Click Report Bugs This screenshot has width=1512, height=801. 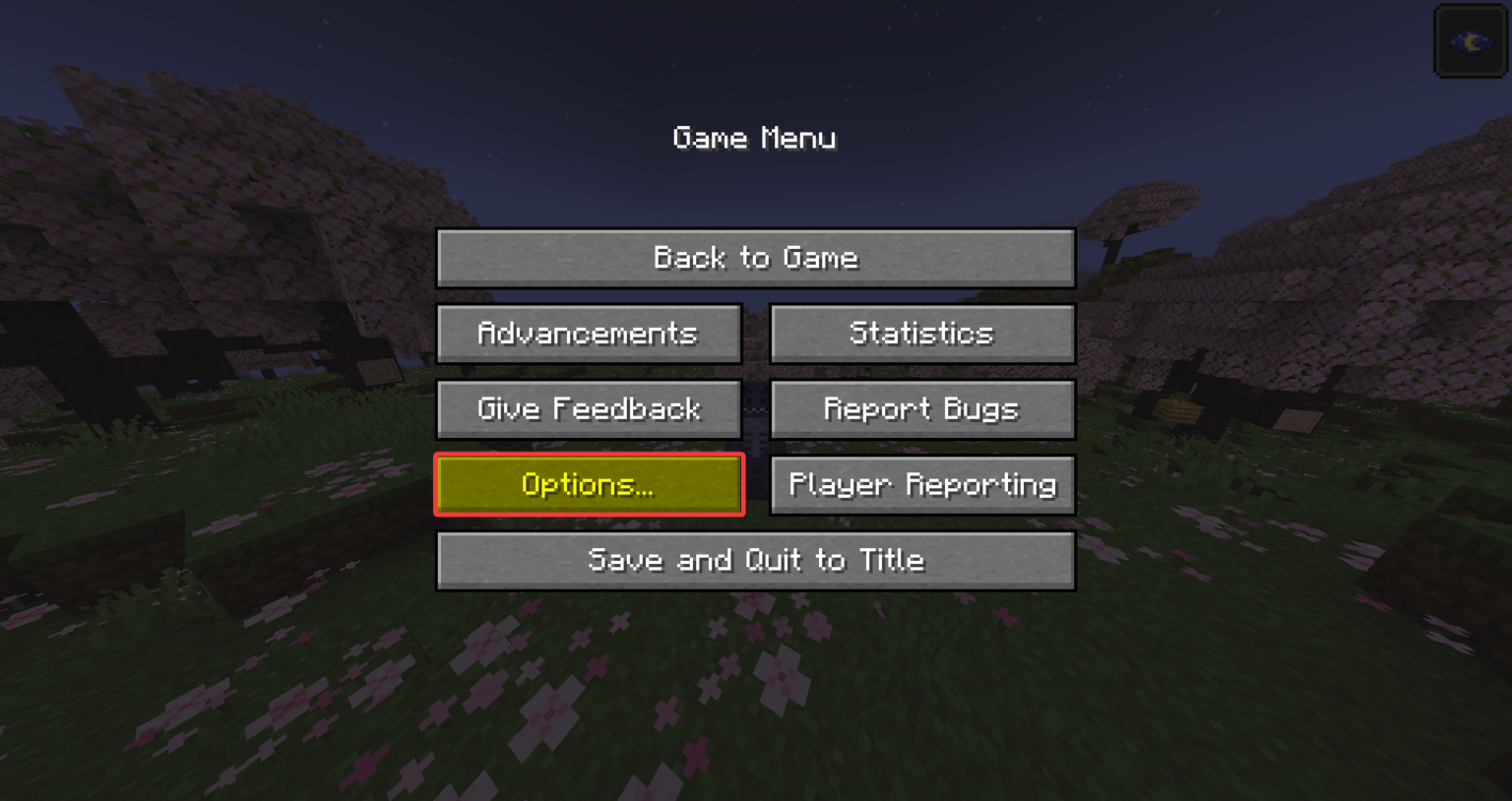click(921, 408)
